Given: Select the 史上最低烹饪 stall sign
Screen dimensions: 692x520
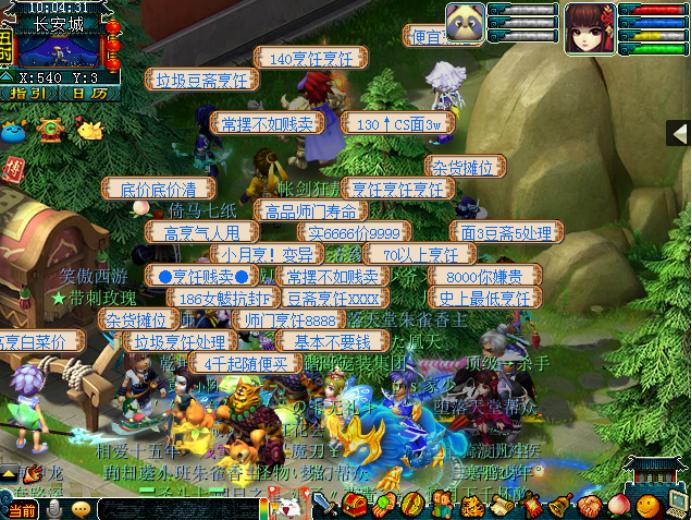Looking at the screenshot, I should (485, 298).
